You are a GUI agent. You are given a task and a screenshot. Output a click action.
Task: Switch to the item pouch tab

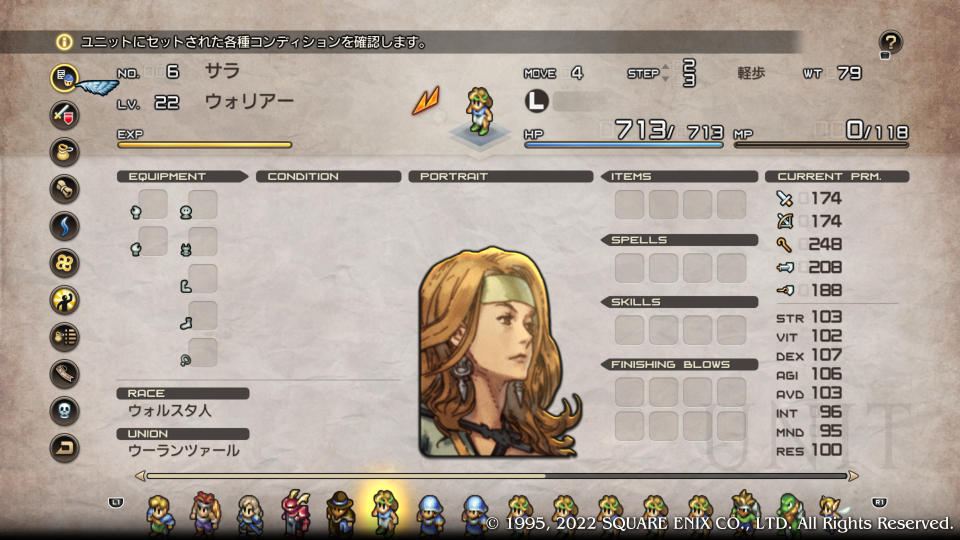coord(65,151)
